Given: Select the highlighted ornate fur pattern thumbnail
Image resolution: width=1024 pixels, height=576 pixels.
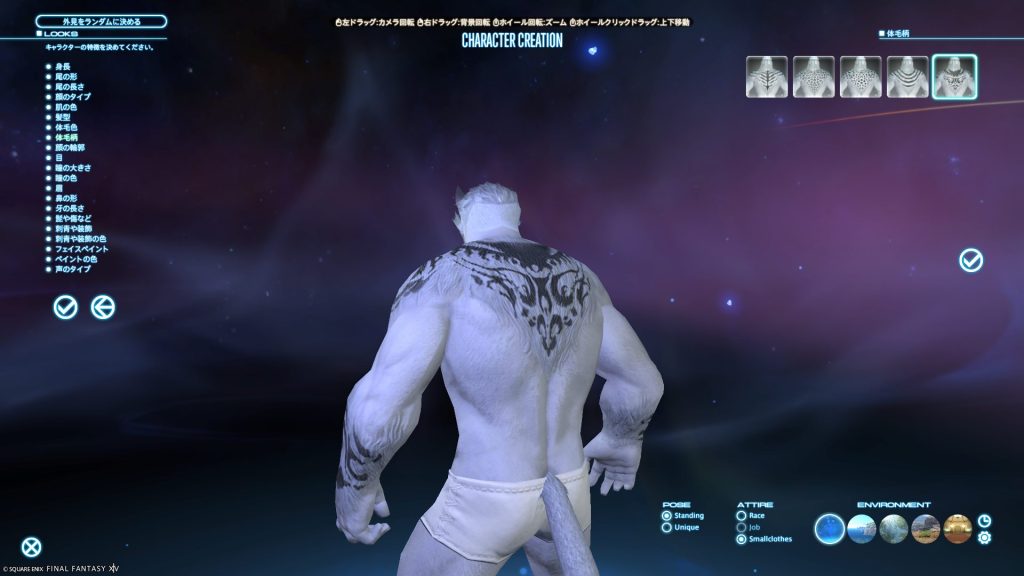Looking at the screenshot, I should click(x=954, y=77).
